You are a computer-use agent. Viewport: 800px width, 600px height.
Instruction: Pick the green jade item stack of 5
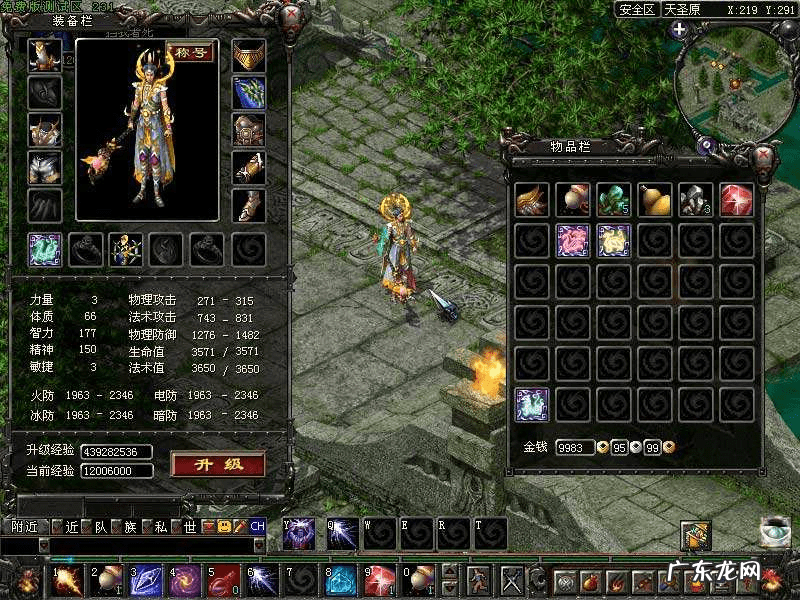(x=614, y=199)
